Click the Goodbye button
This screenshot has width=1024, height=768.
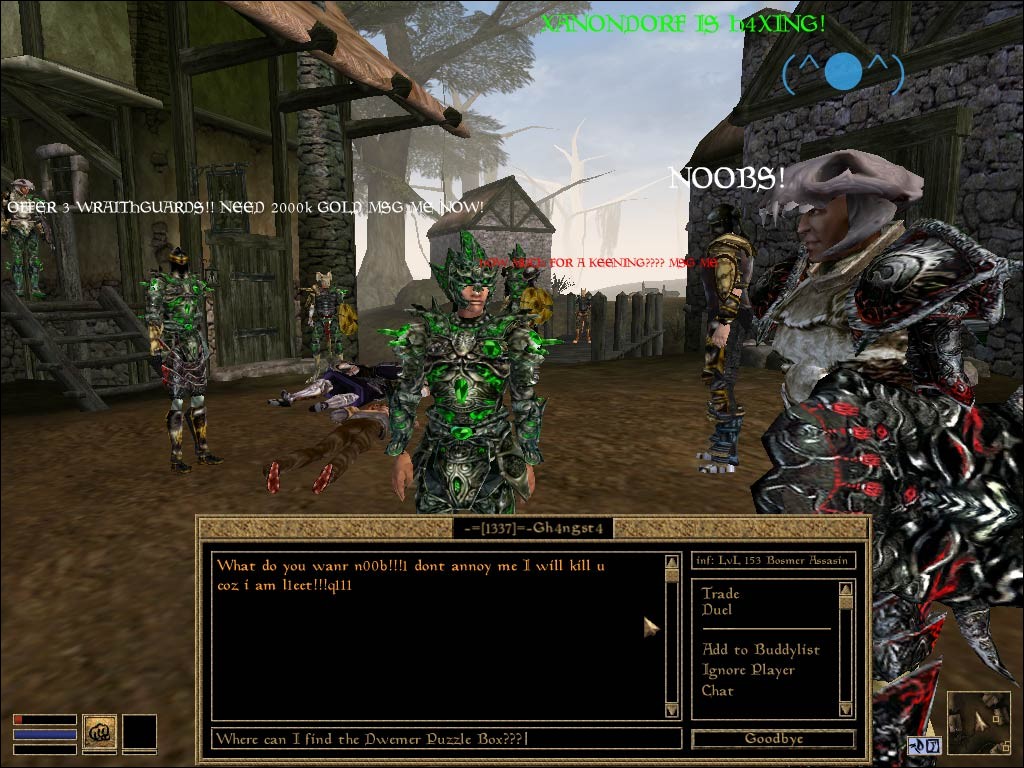pos(773,739)
